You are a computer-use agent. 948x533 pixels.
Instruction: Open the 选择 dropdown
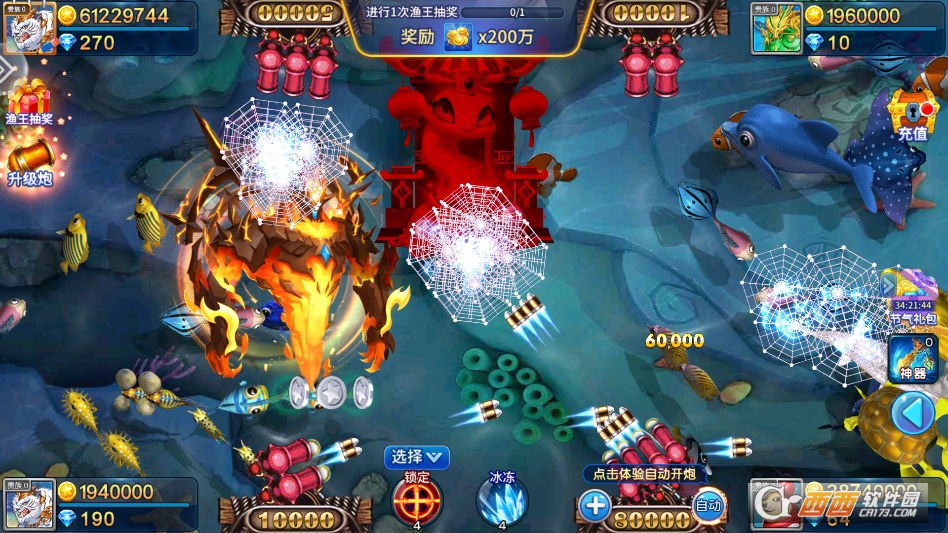[416, 457]
